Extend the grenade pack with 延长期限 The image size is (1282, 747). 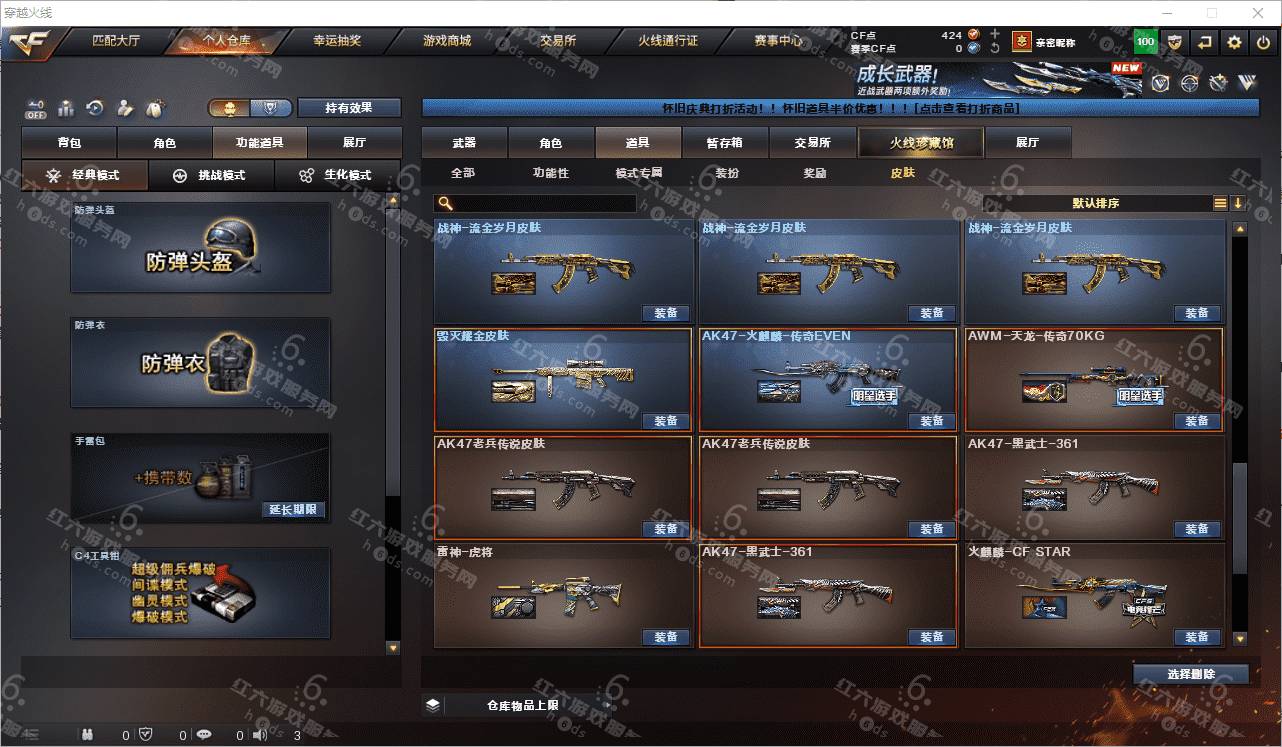[295, 509]
